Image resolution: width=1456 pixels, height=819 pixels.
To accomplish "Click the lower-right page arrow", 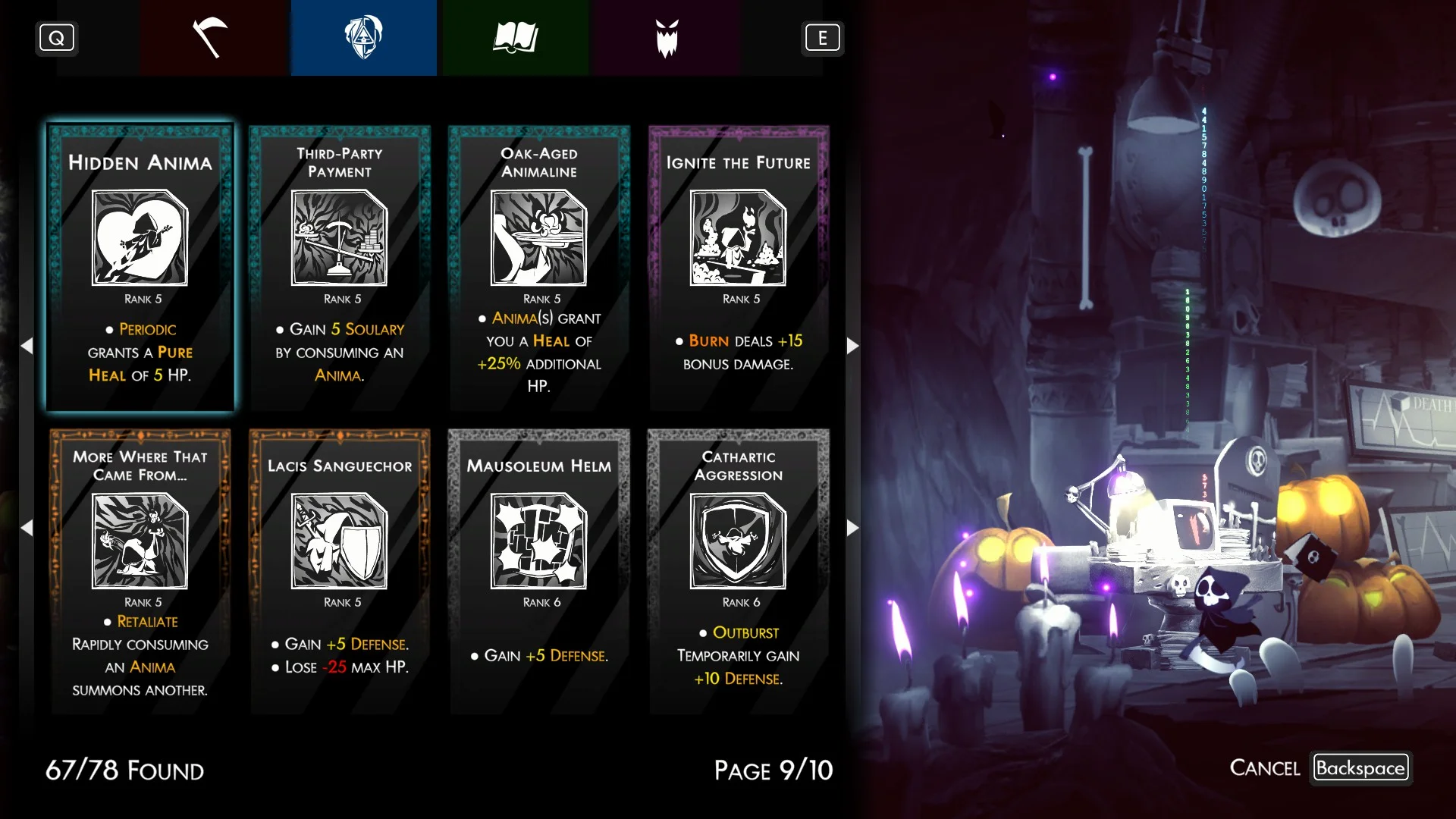I will pos(852,528).
